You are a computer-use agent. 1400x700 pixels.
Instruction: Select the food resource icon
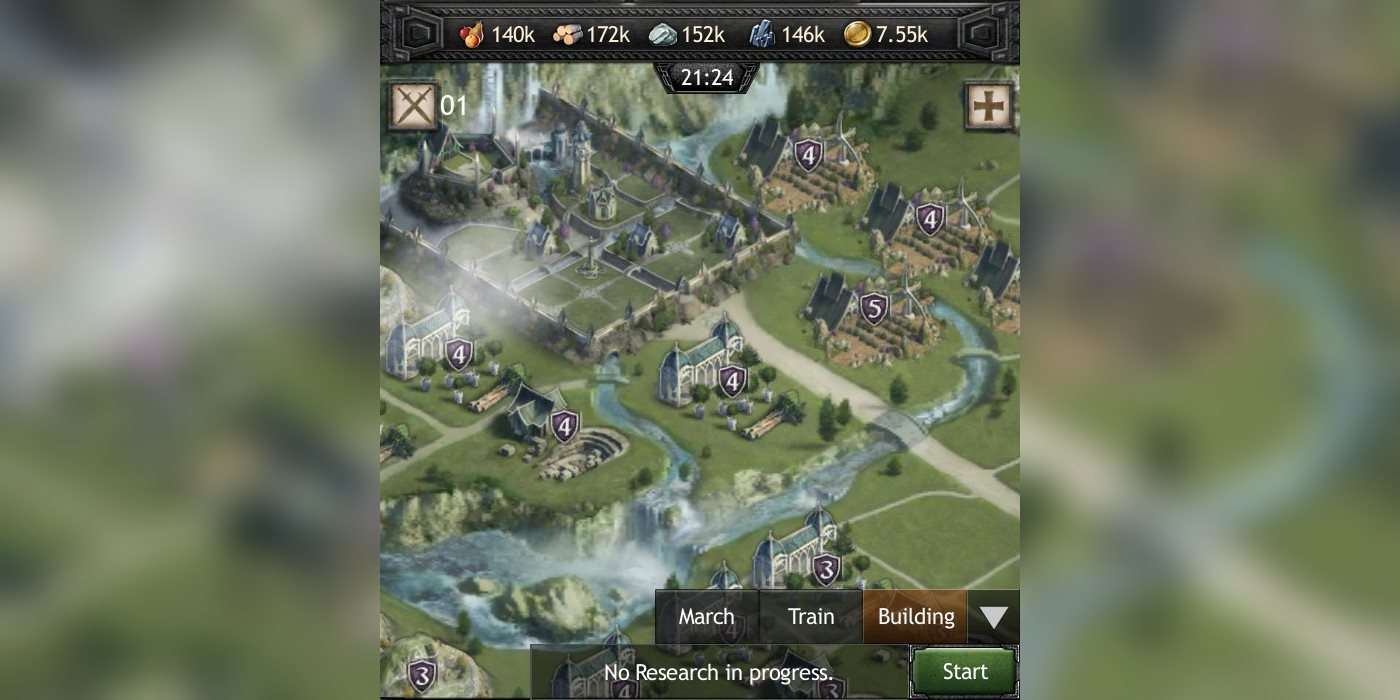472,34
